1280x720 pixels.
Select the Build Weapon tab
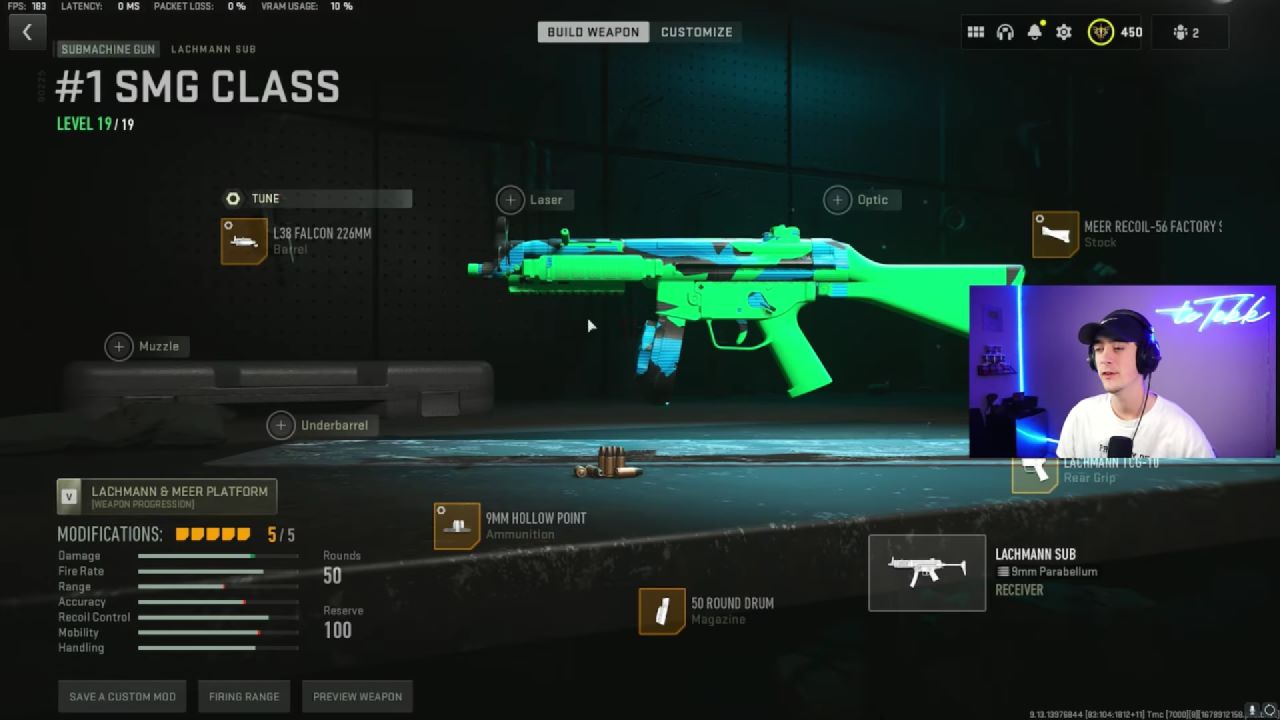[x=594, y=31]
